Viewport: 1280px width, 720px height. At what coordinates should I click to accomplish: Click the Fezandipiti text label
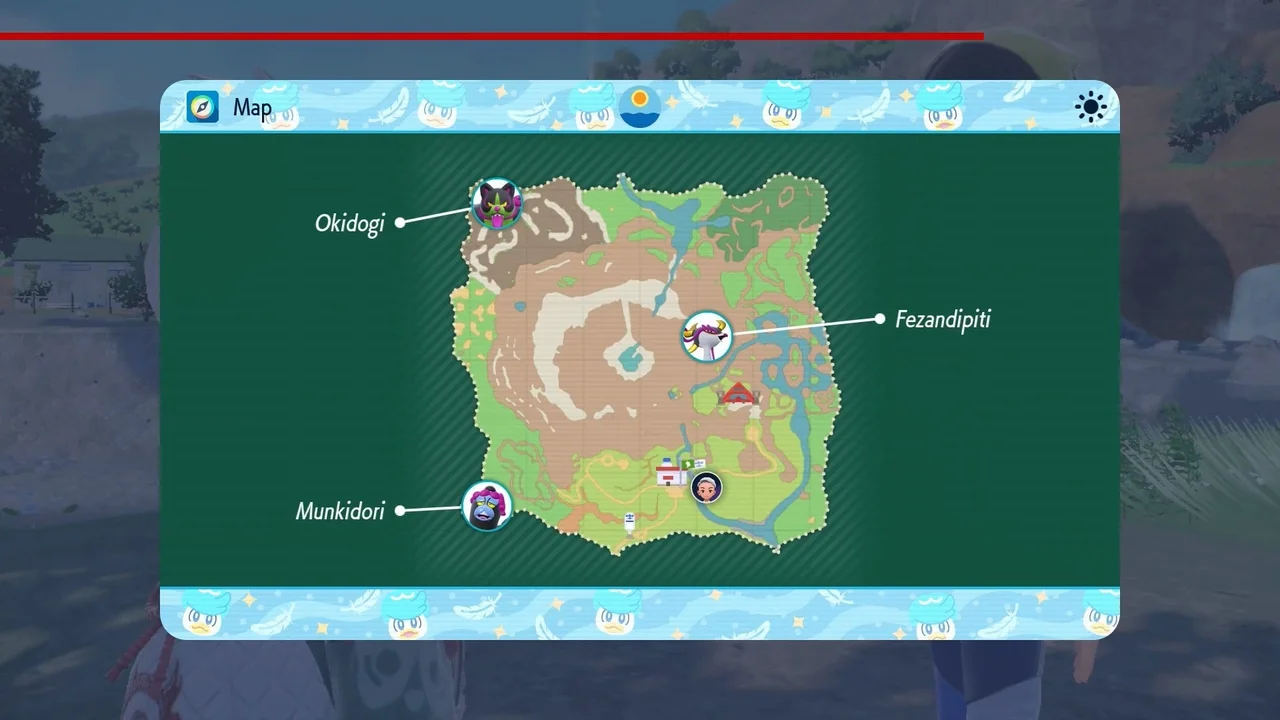(x=942, y=320)
